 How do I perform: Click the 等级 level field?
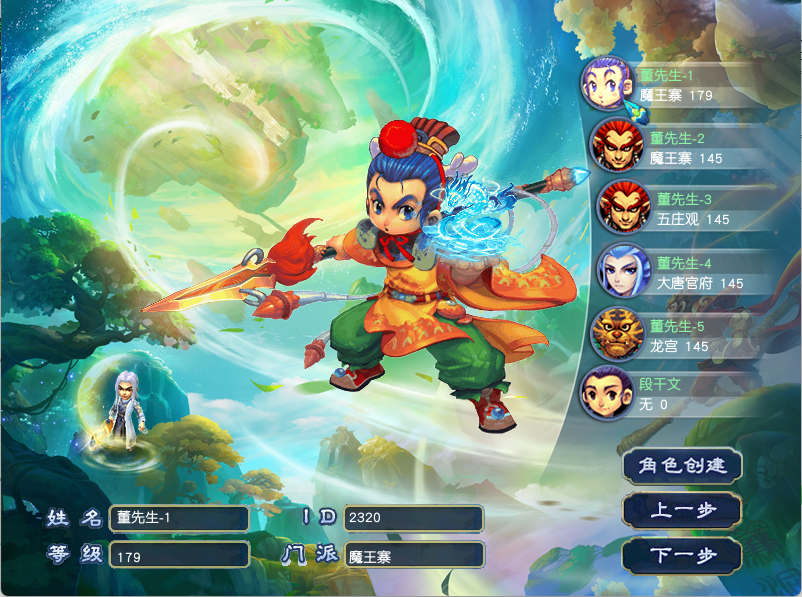(x=179, y=556)
